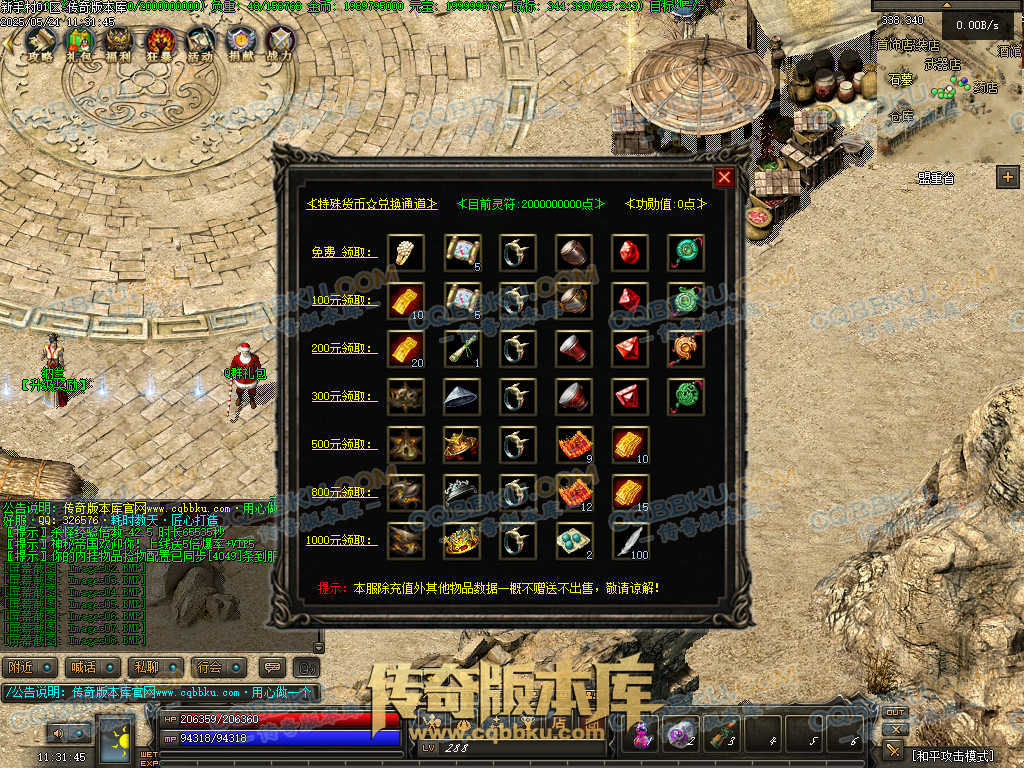Expand the minimap with the plus button
1024x768 pixels.
[1007, 177]
